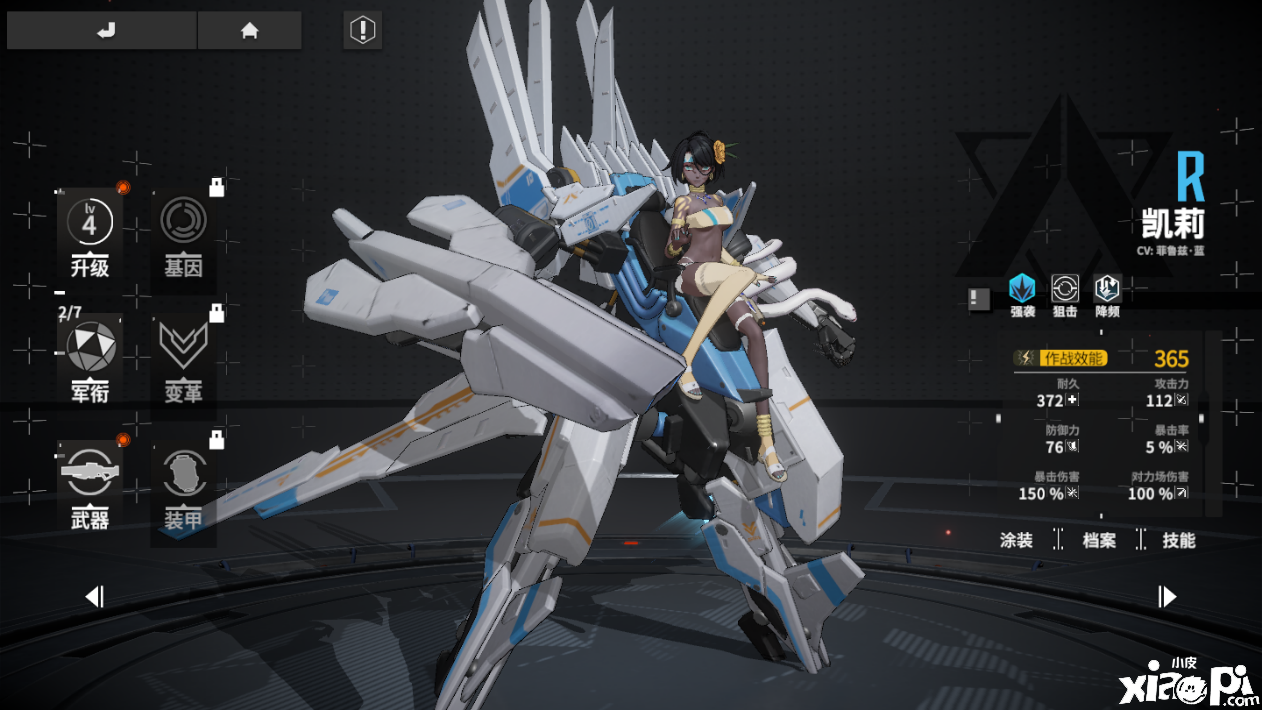Screen dimensions: 1262x710
Task: Open the 军衔 rank menu
Action: 90,358
